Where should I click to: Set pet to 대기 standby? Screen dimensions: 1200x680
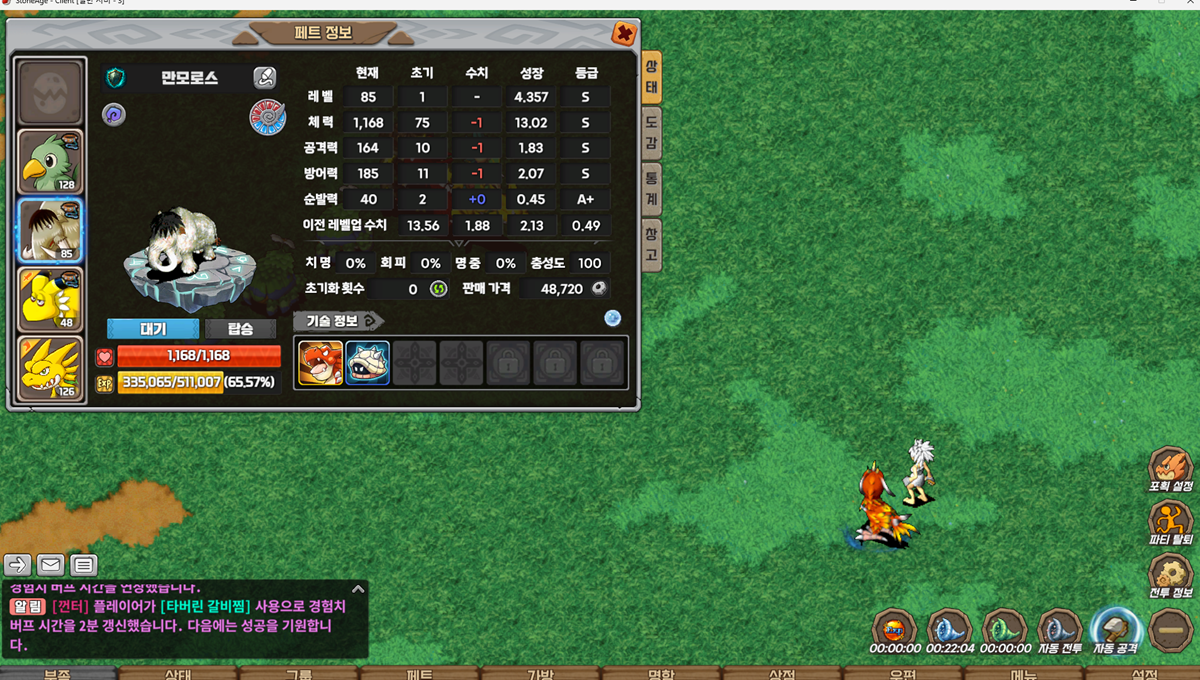[153, 329]
